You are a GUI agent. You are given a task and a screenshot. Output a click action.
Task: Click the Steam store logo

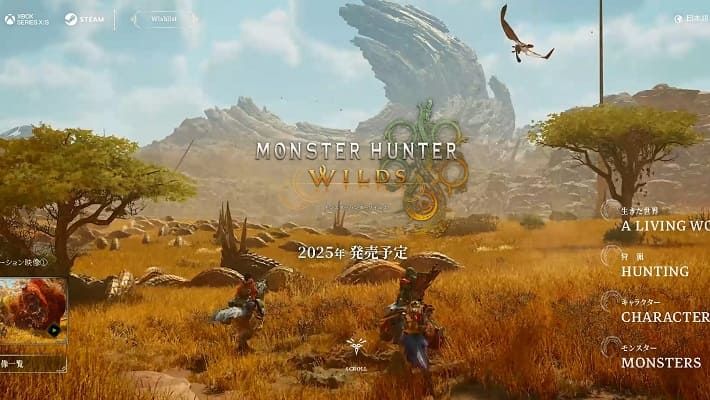click(x=86, y=19)
